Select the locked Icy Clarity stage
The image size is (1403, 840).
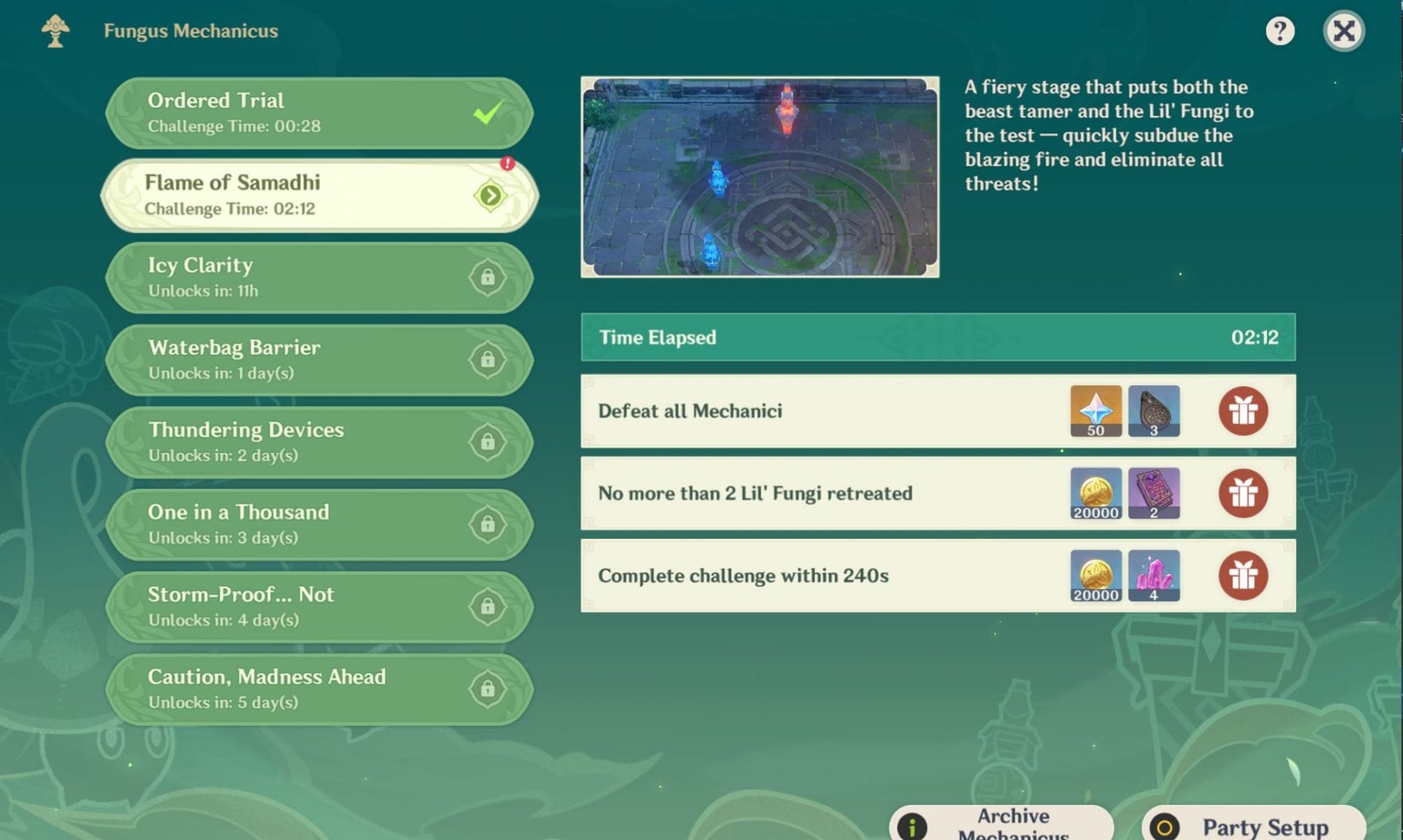[319, 278]
